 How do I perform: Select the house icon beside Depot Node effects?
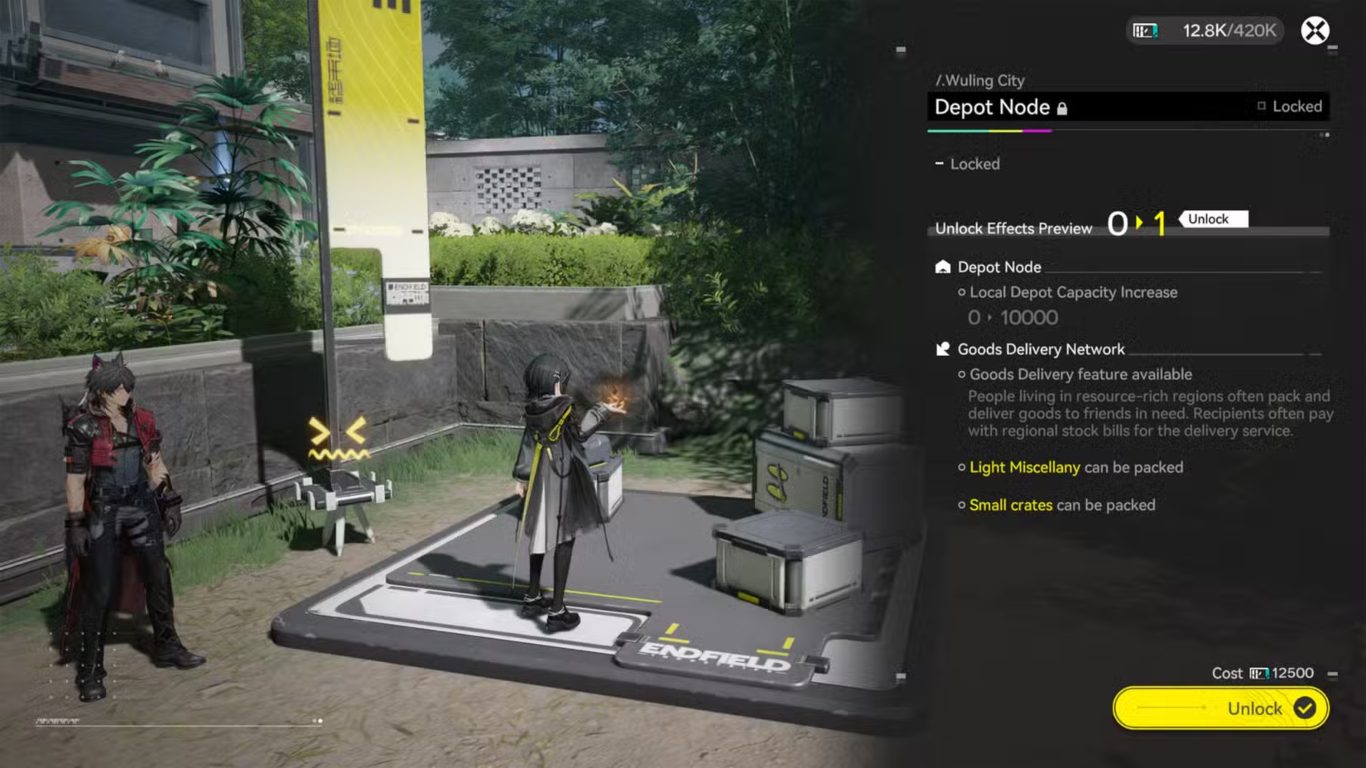tap(941, 266)
